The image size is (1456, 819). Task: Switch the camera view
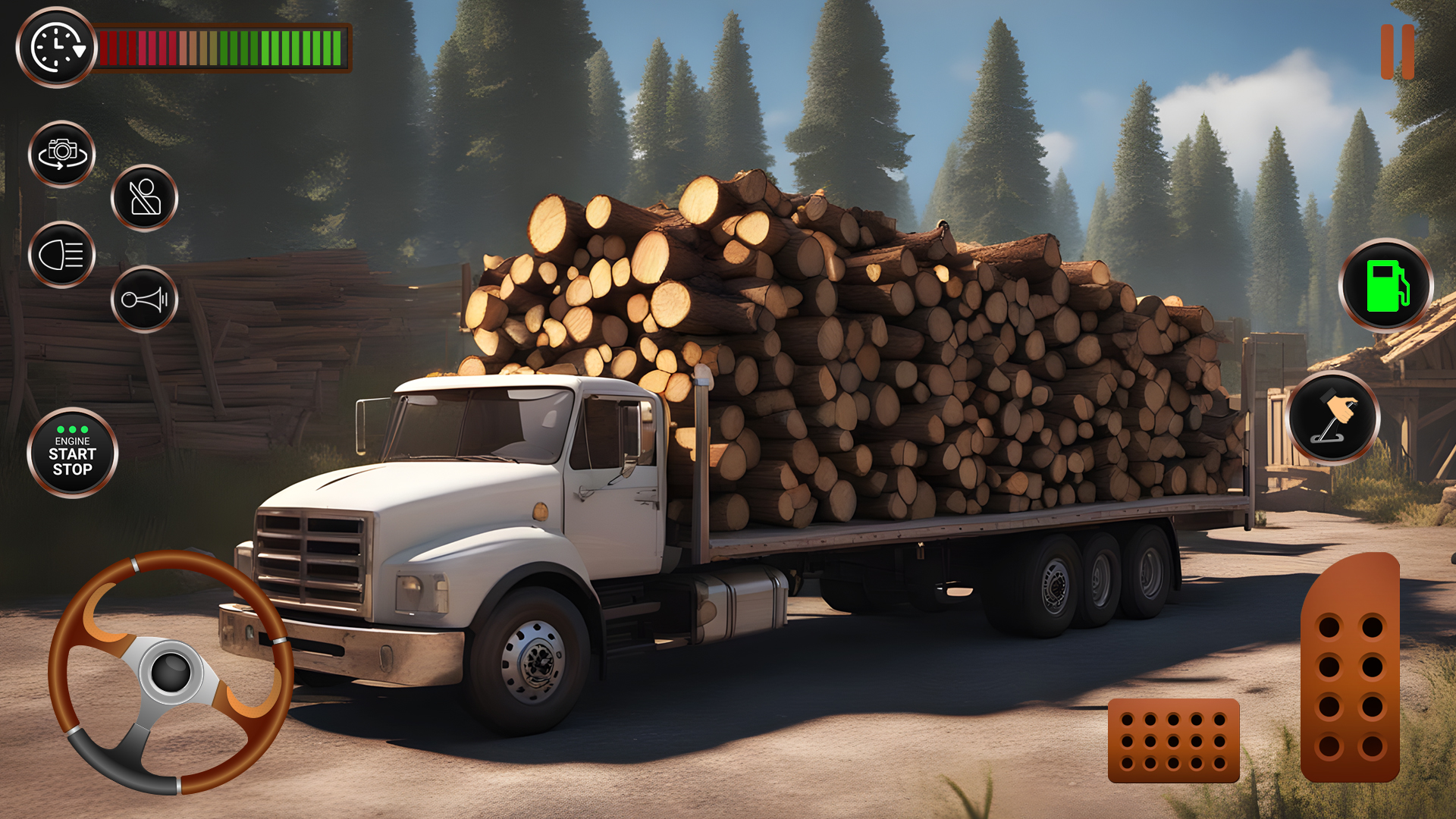pos(62,154)
